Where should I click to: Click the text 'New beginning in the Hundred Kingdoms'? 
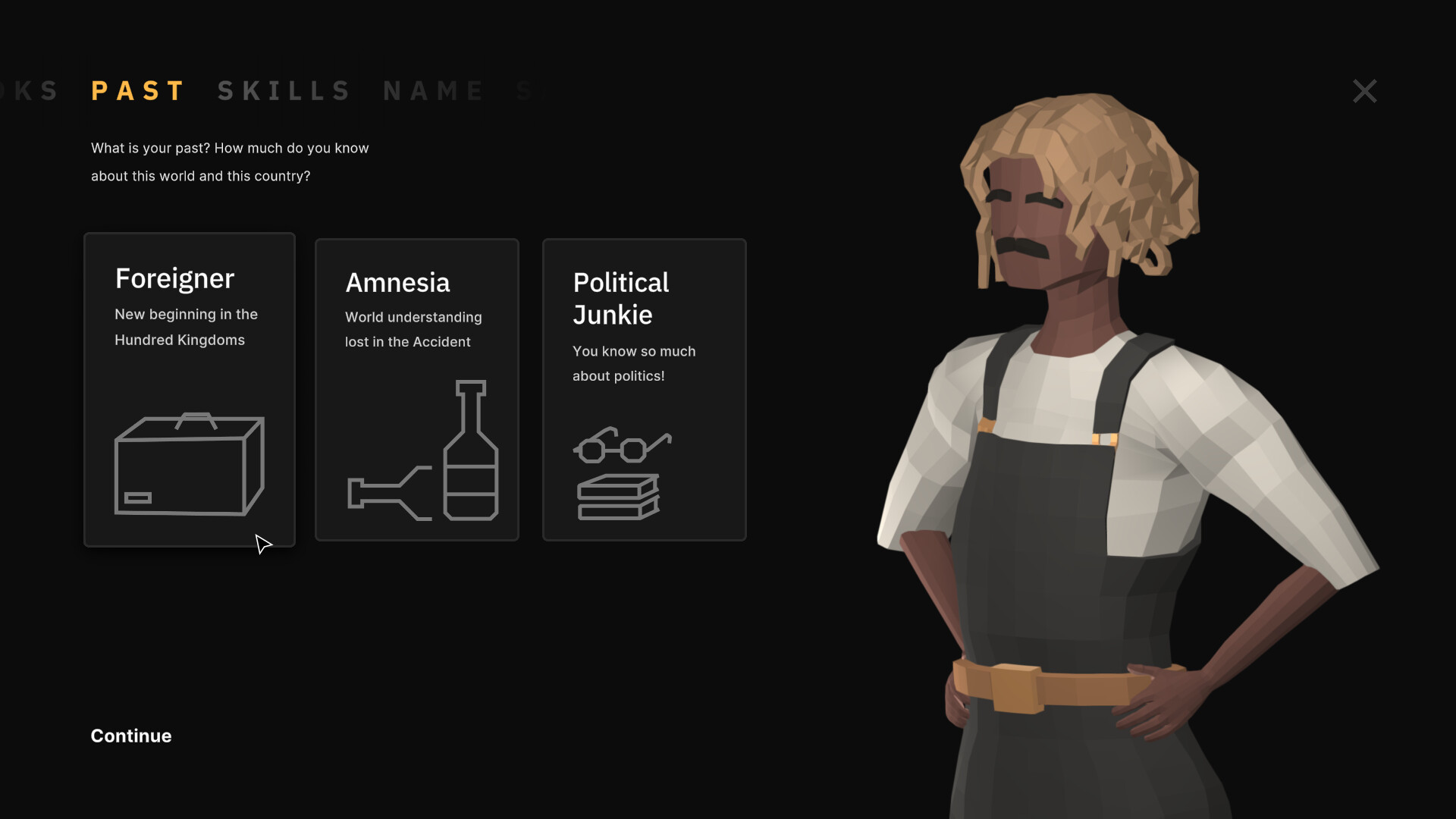[x=186, y=327]
